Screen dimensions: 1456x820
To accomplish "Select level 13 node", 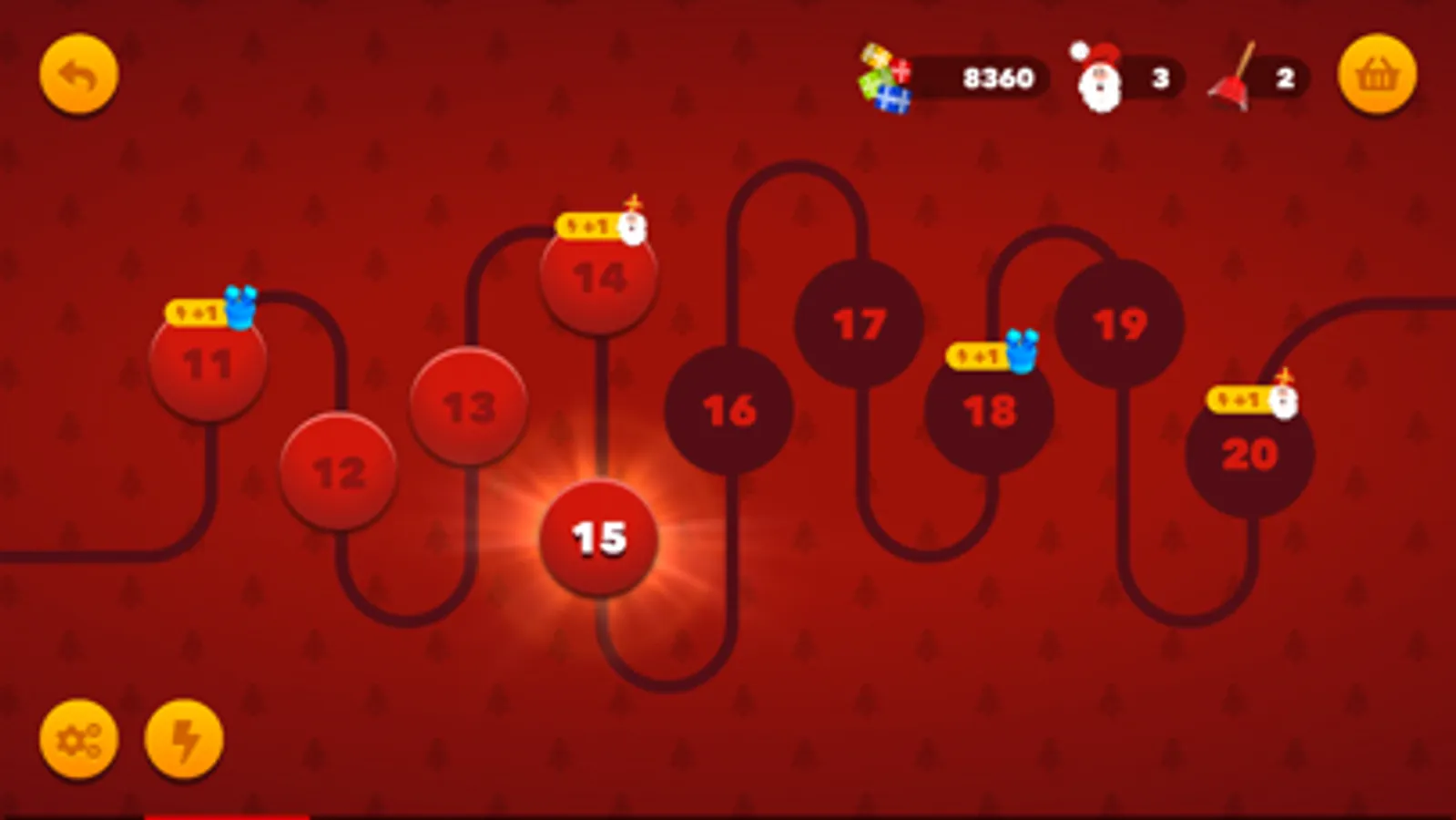I will coord(469,406).
